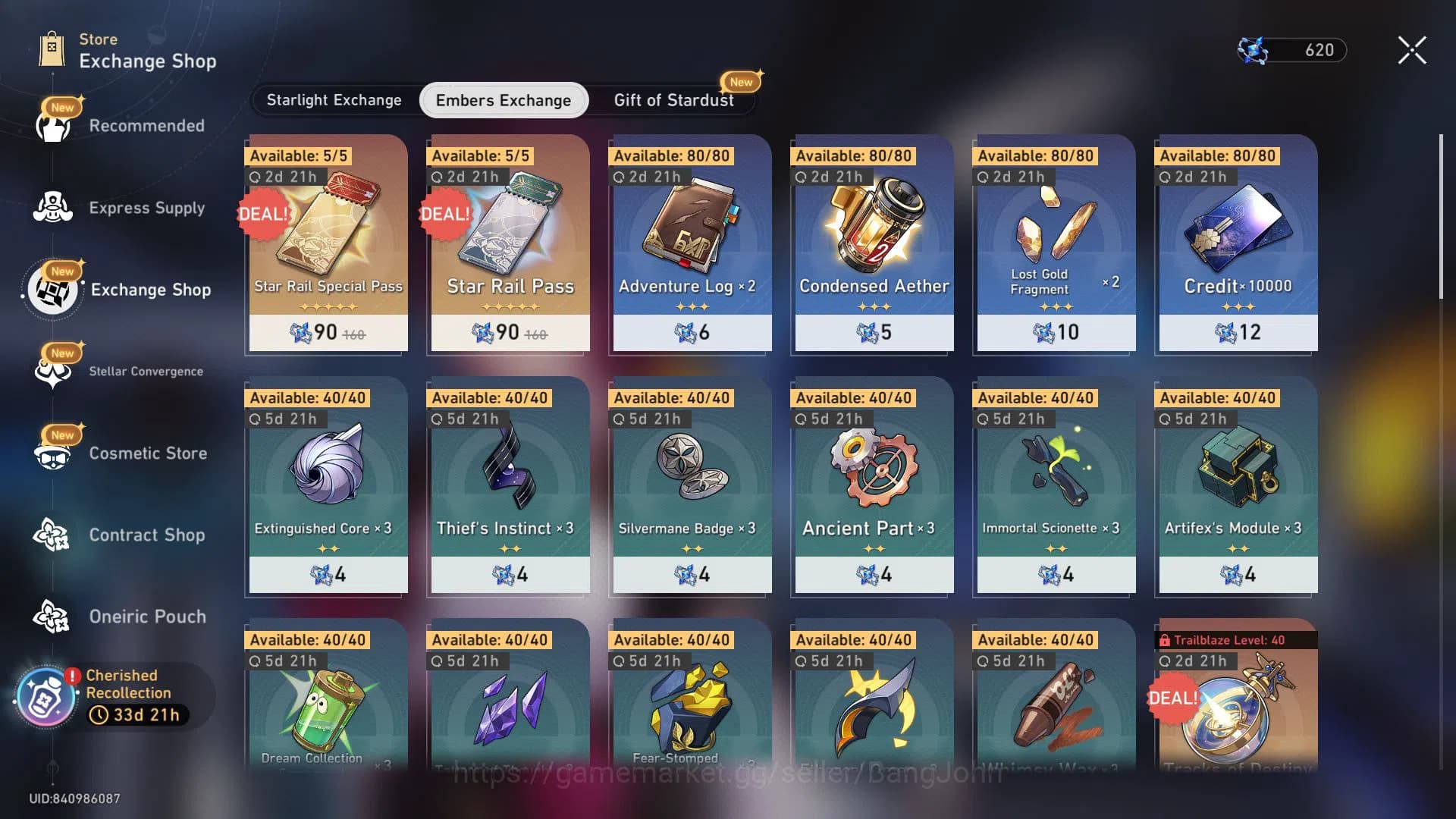Open the Exchange Shop sidebar icon
This screenshot has height=819, width=1456.
click(x=52, y=290)
